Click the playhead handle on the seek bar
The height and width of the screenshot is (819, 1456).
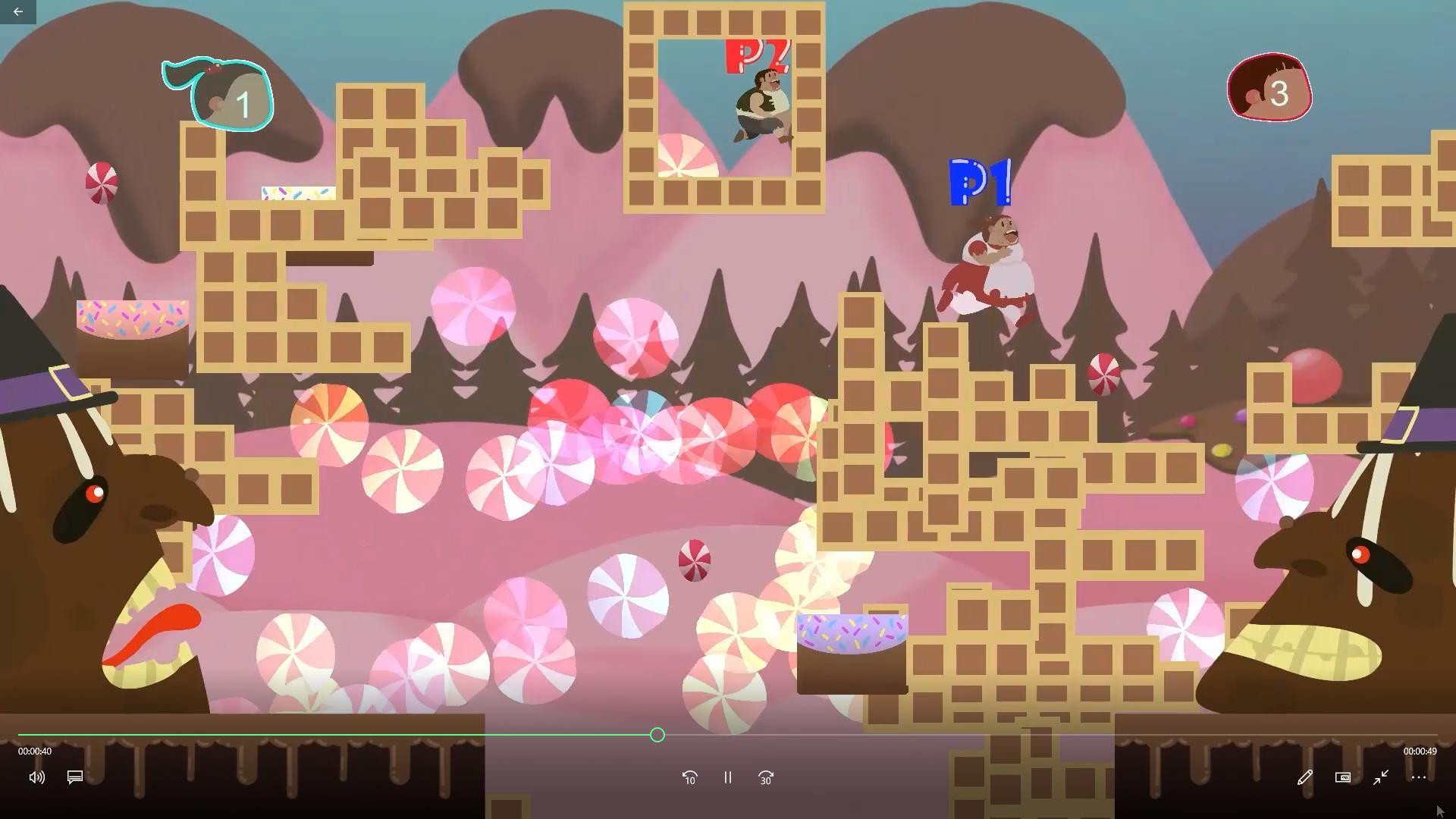pyautogui.click(x=657, y=735)
